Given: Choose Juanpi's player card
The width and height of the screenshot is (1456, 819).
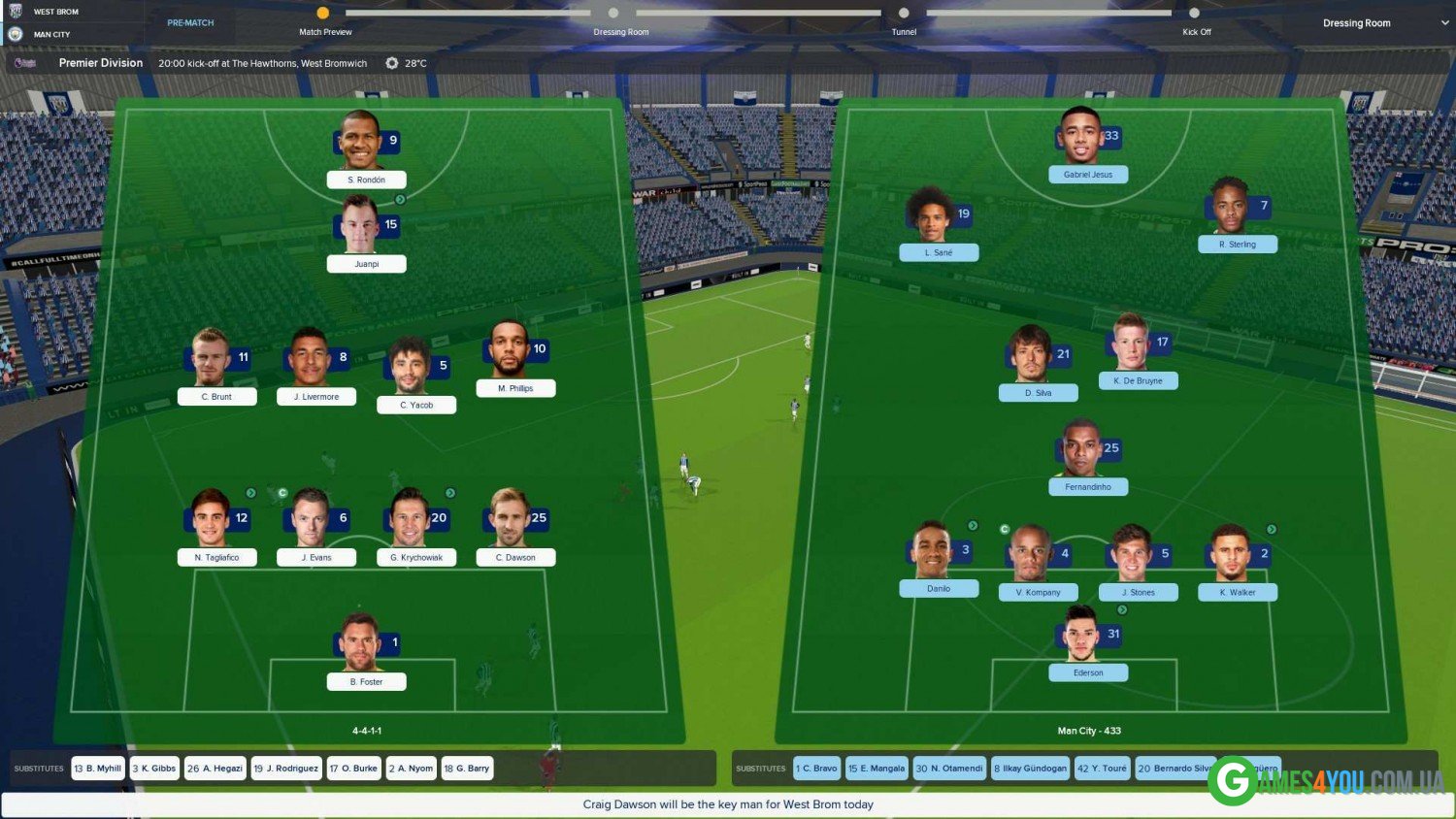Looking at the screenshot, I should pos(366,263).
